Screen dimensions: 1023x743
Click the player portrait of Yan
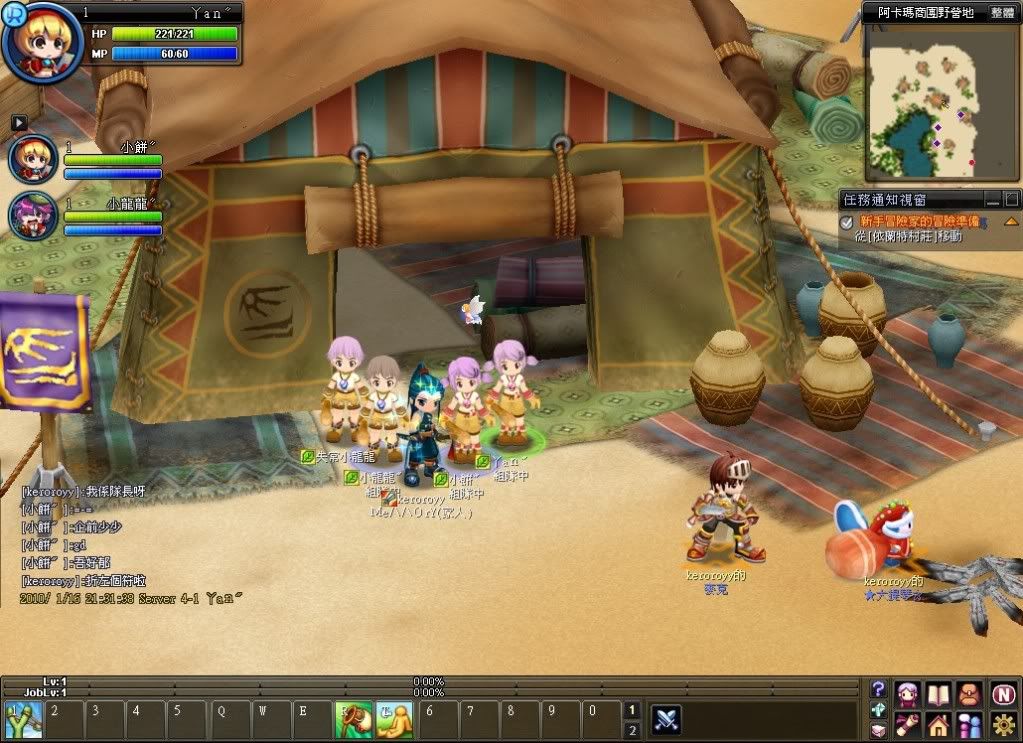[42, 44]
